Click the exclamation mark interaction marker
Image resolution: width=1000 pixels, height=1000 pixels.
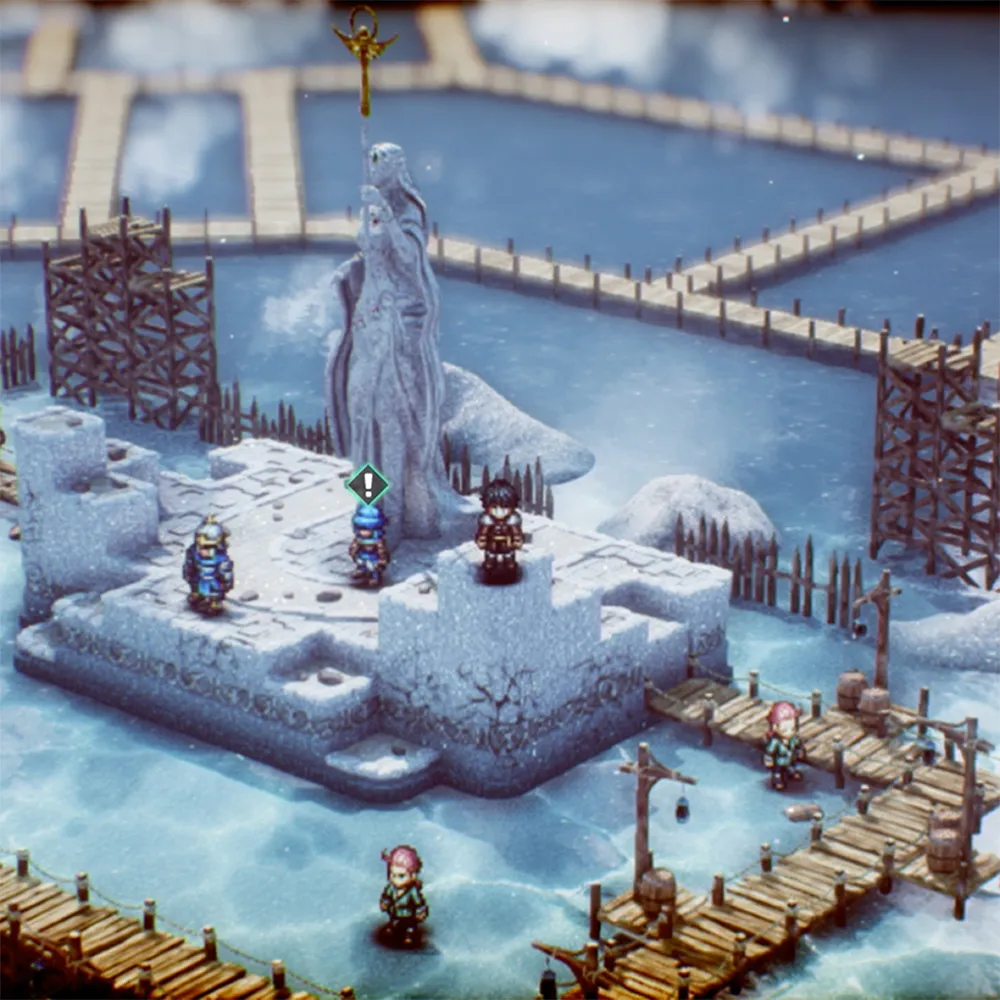click(x=368, y=485)
